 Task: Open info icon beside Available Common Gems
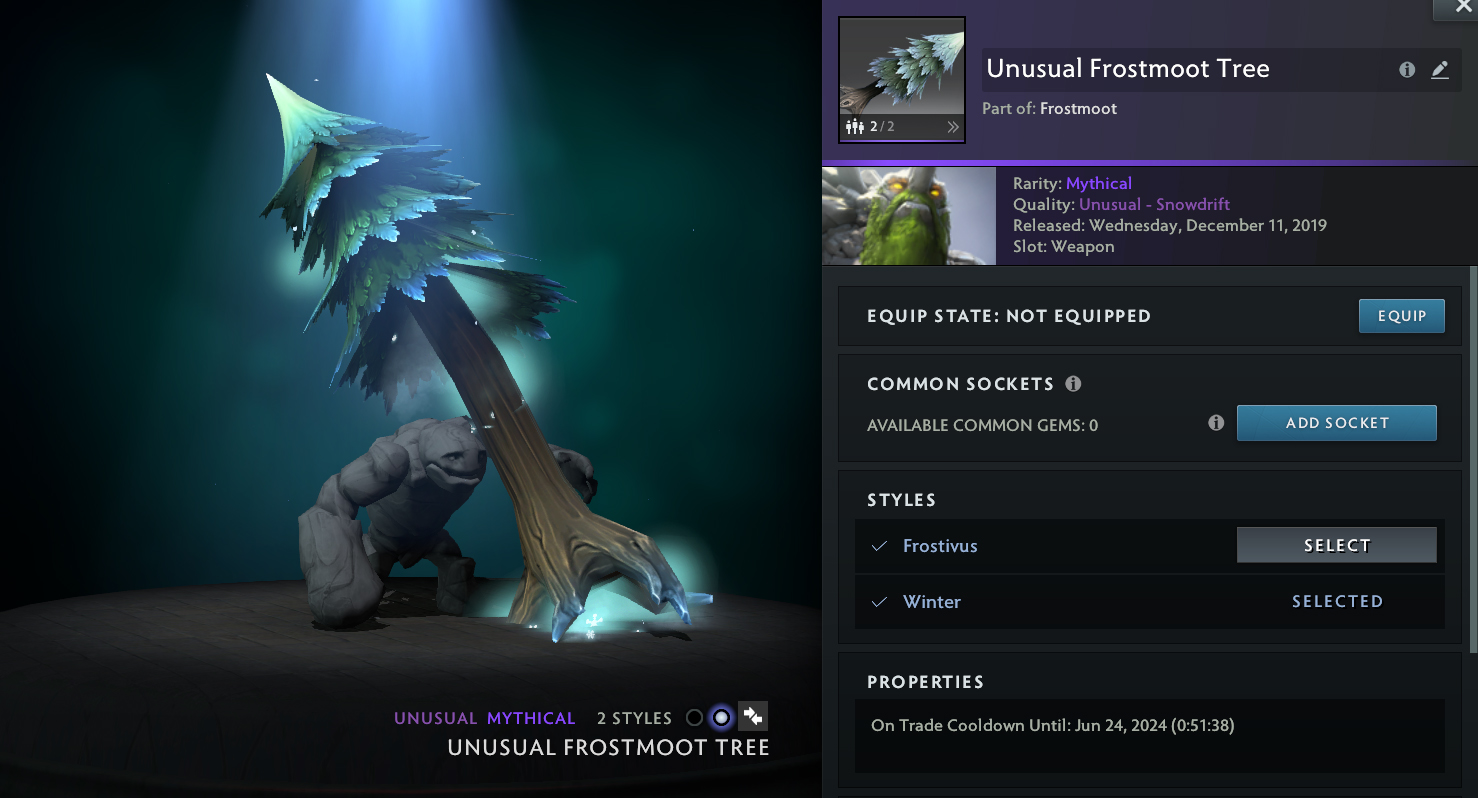1216,423
